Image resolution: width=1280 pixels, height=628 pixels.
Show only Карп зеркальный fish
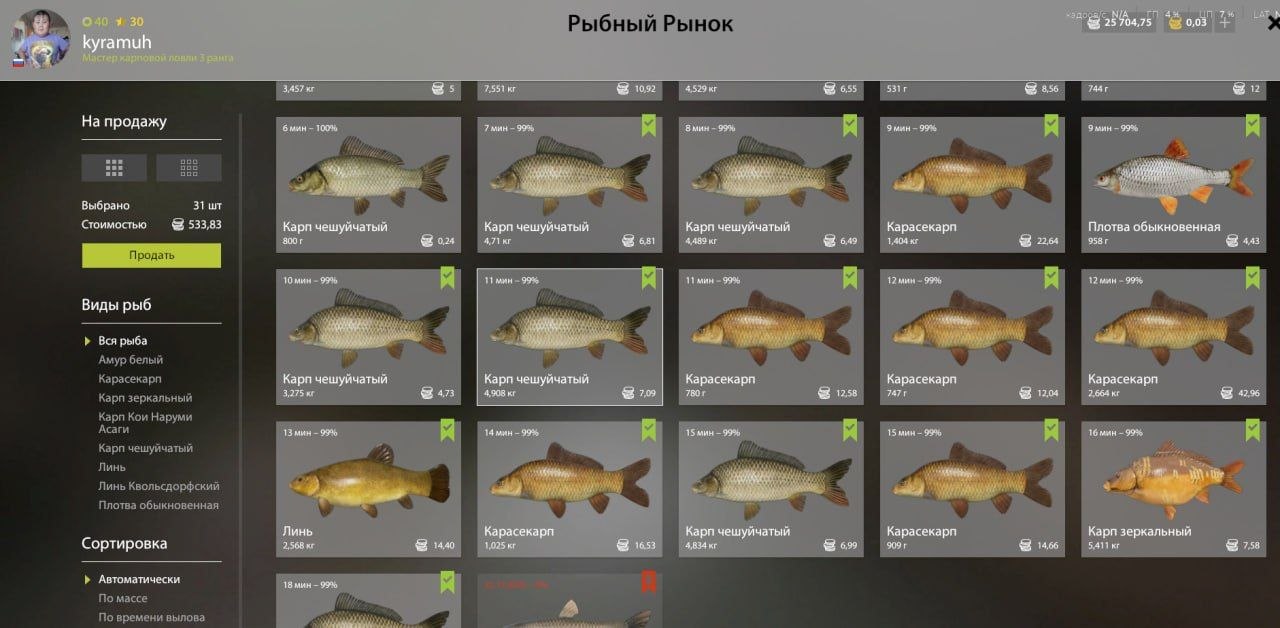pos(145,398)
